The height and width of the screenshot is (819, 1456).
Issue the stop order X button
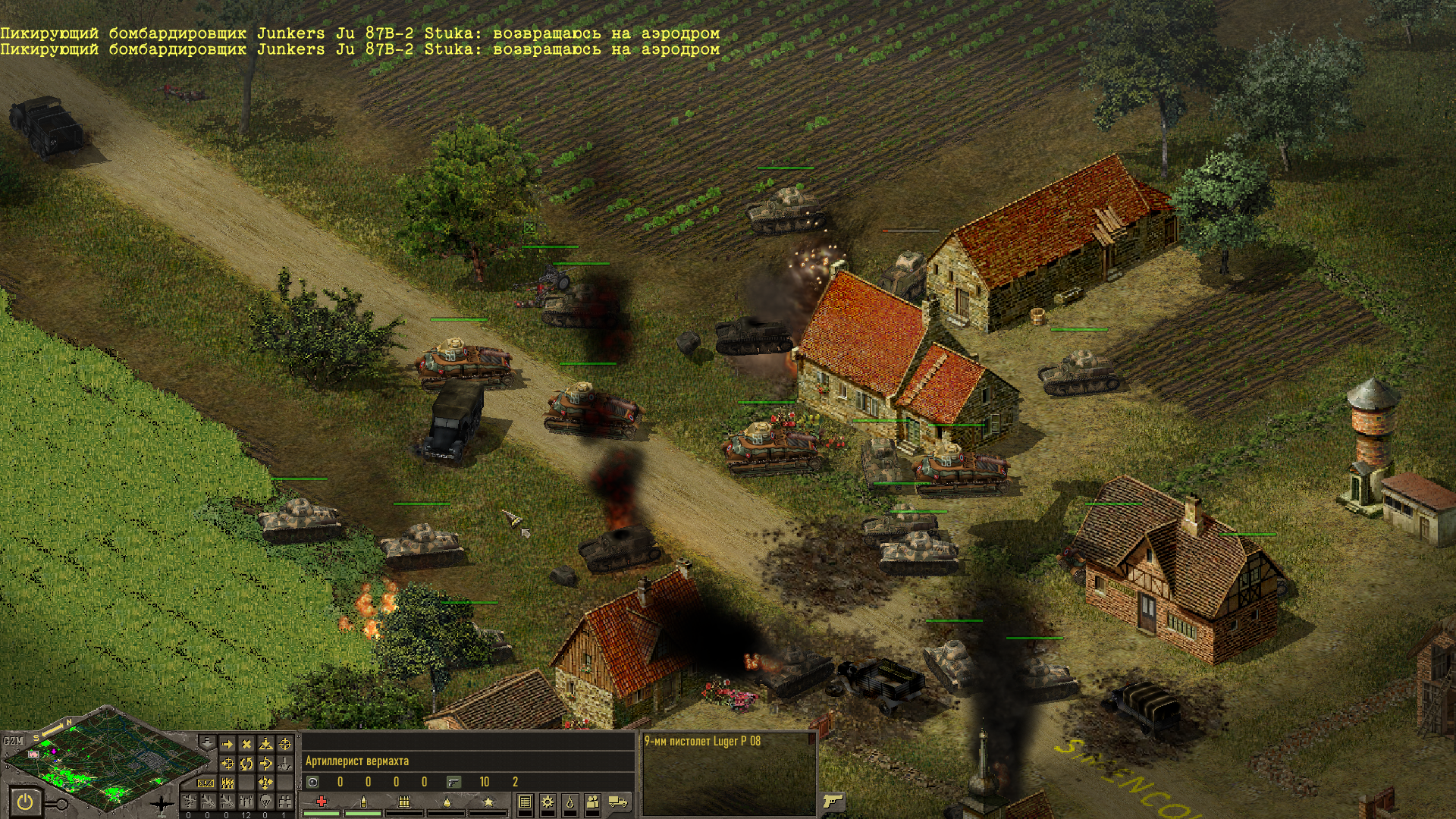pyautogui.click(x=246, y=745)
